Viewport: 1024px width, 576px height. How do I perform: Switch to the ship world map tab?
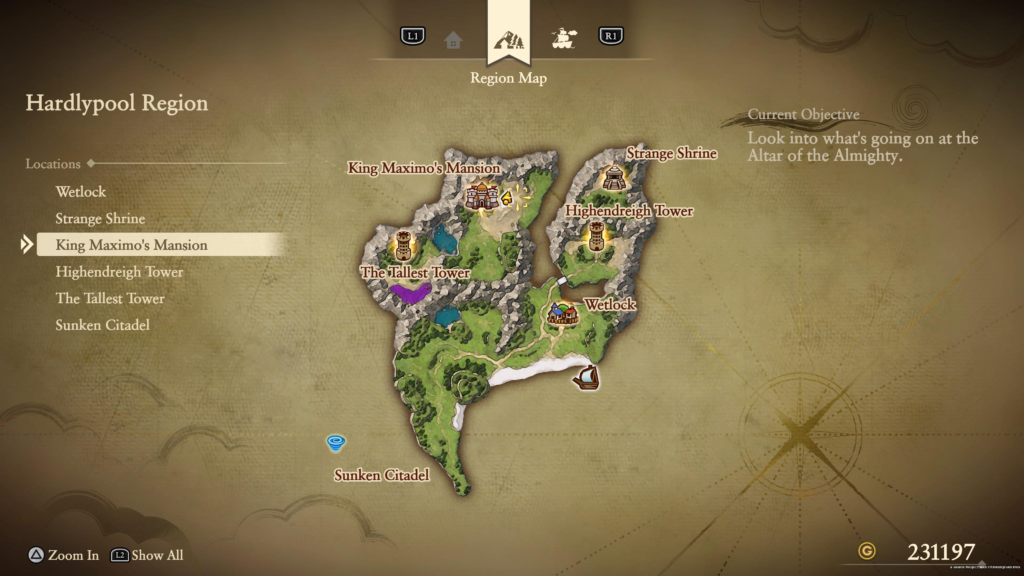coord(562,39)
